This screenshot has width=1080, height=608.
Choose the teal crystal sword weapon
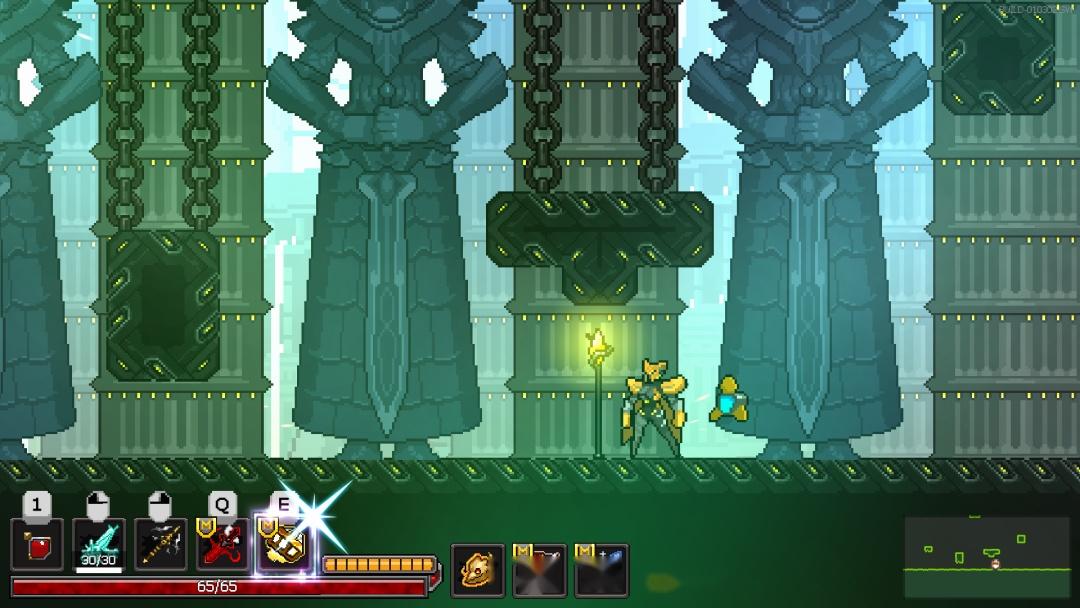[x=100, y=545]
